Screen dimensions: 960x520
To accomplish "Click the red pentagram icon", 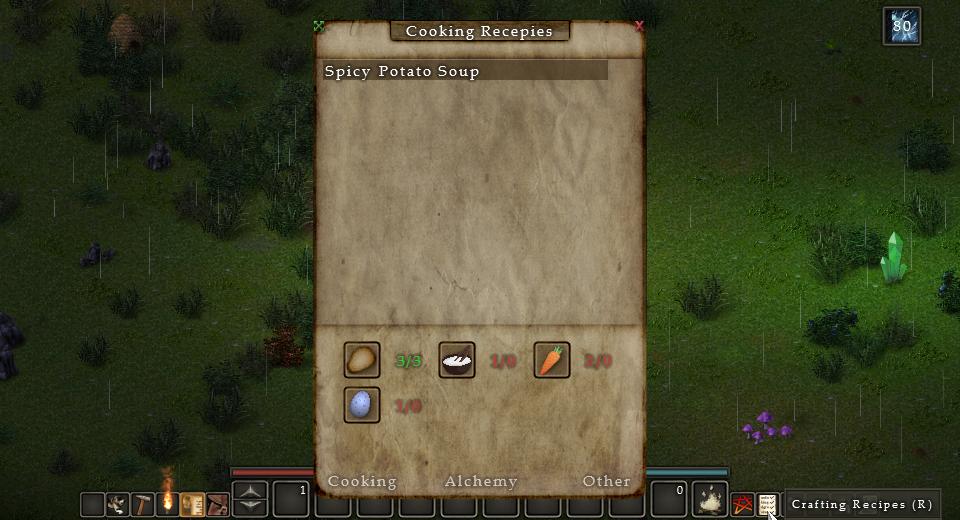I will click(742, 503).
